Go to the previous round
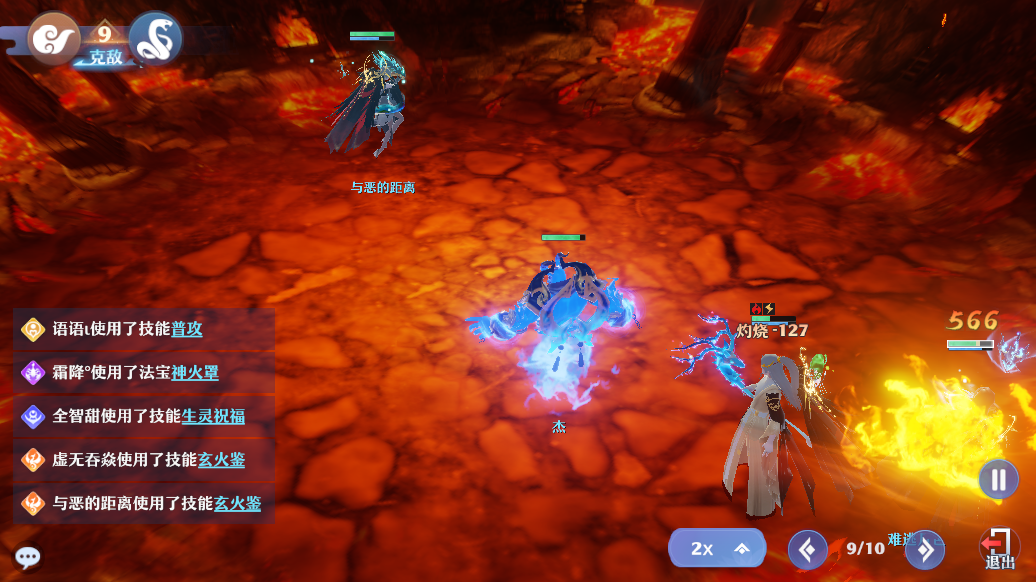This screenshot has width=1036, height=582. (807, 549)
